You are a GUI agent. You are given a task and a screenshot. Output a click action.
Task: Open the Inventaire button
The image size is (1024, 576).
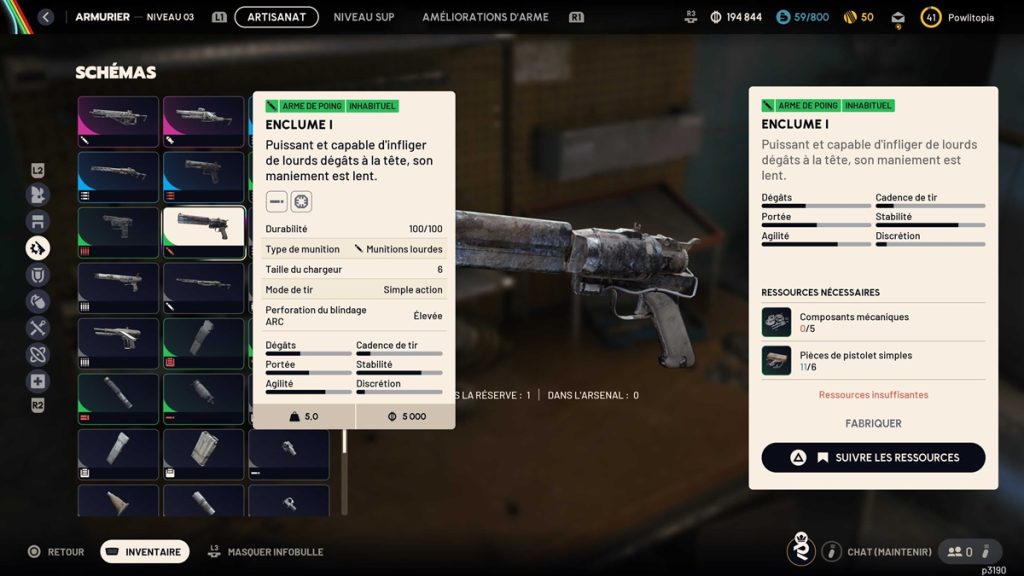(x=145, y=551)
